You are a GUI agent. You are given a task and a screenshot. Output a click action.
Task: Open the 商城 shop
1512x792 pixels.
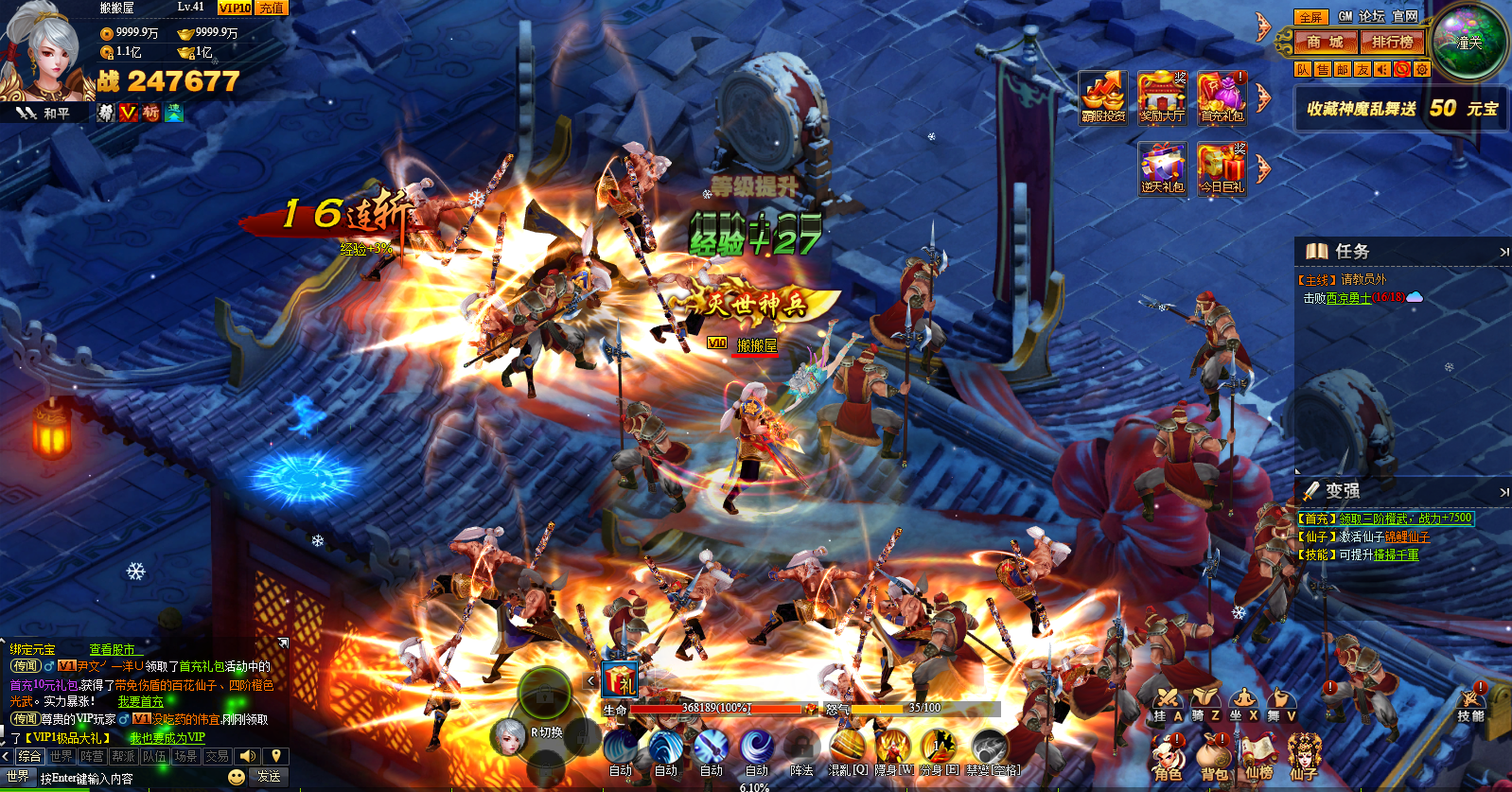1325,43
